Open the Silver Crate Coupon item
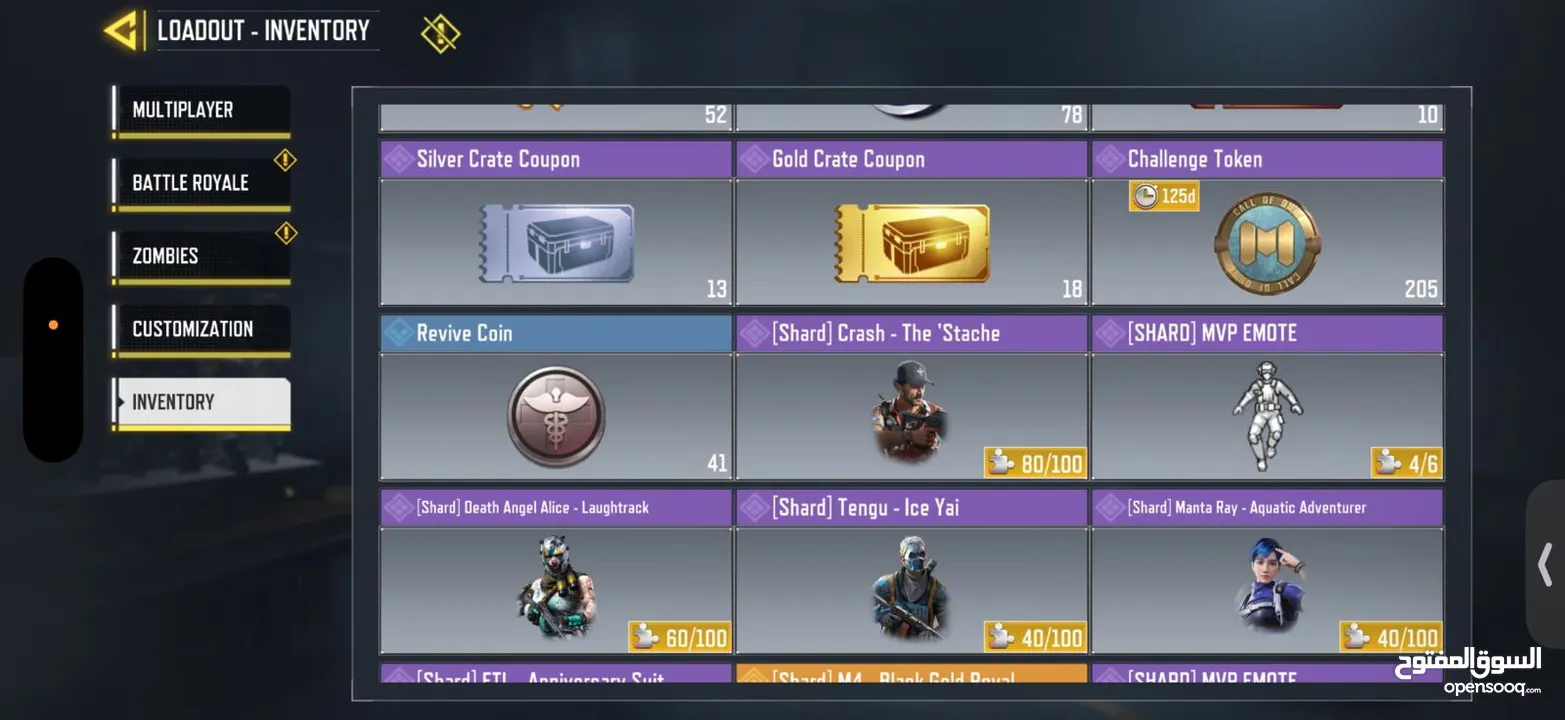1565x720 pixels. (x=554, y=243)
